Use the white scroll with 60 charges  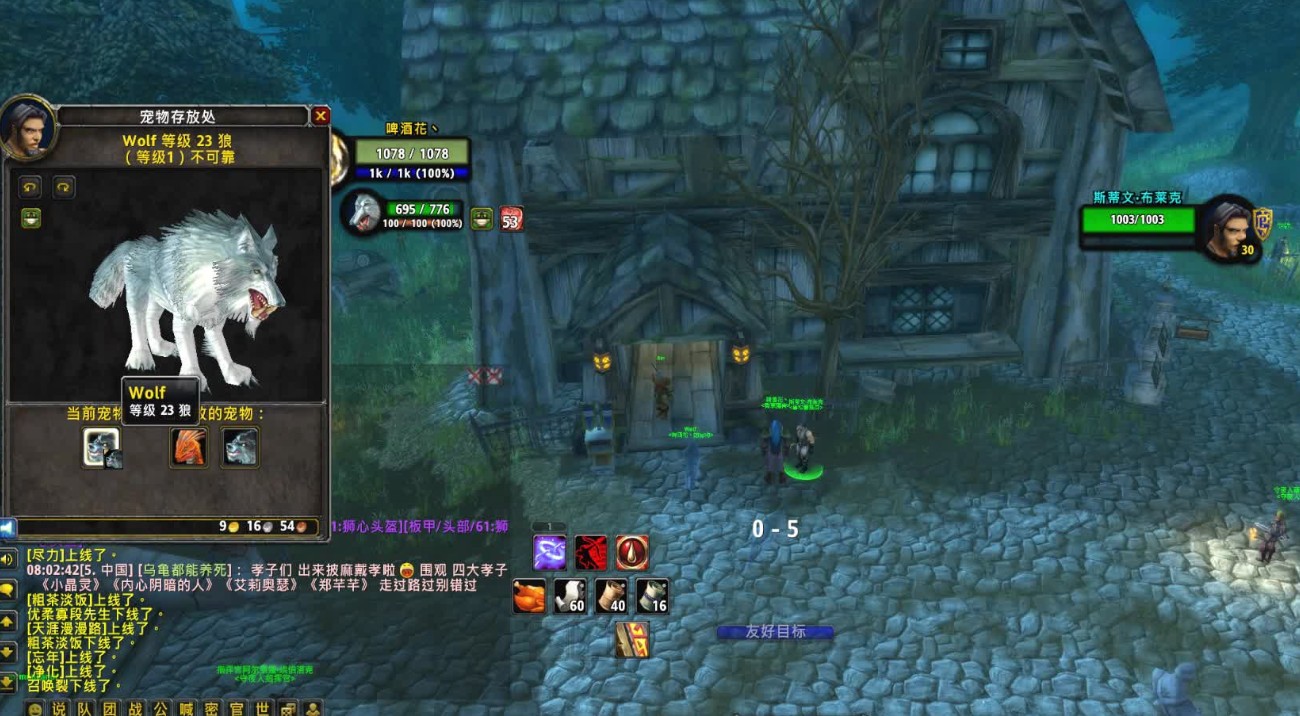click(570, 596)
